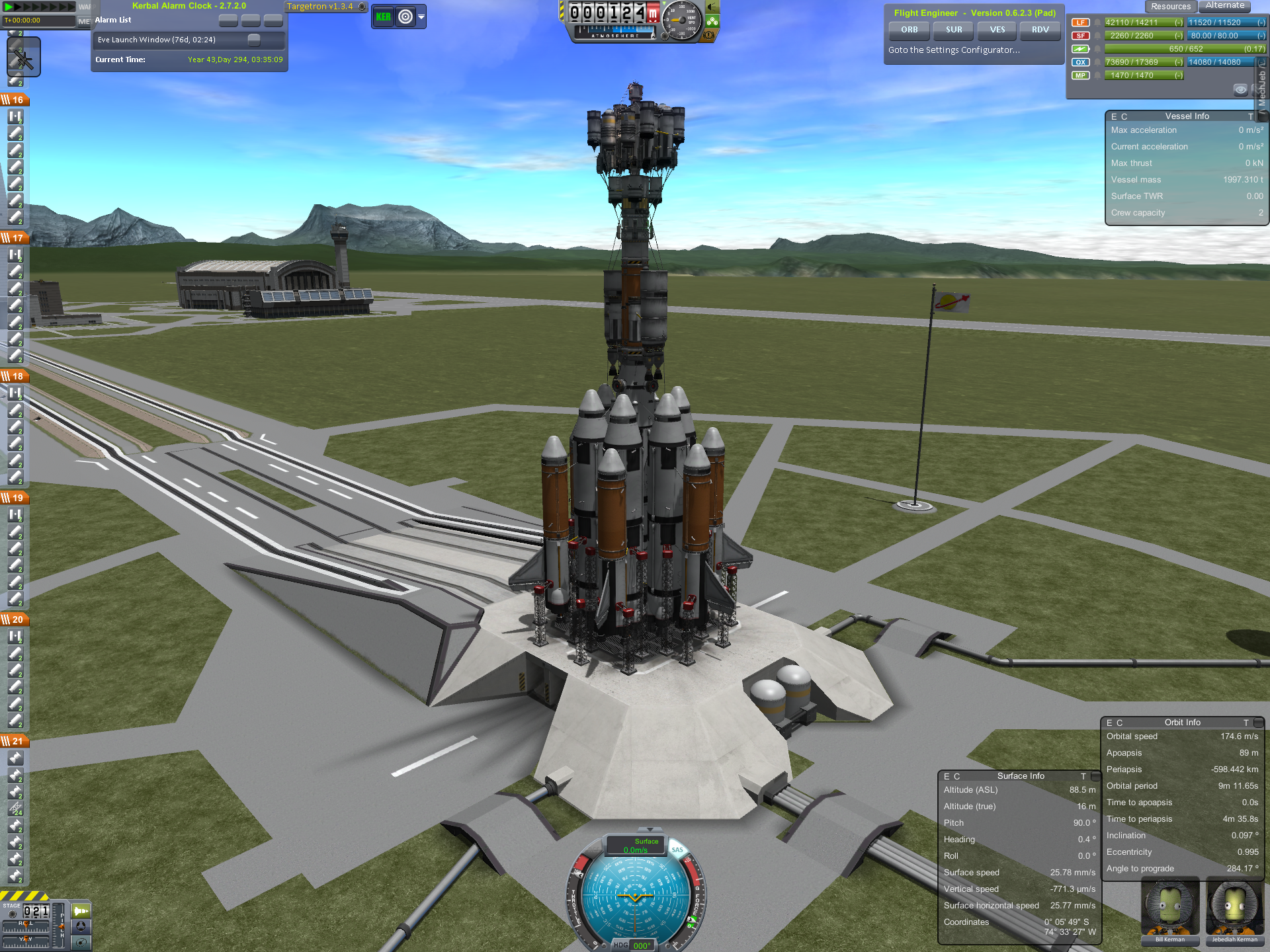
Task: Toggle the LF liquid fuel resource icon
Action: [1080, 22]
